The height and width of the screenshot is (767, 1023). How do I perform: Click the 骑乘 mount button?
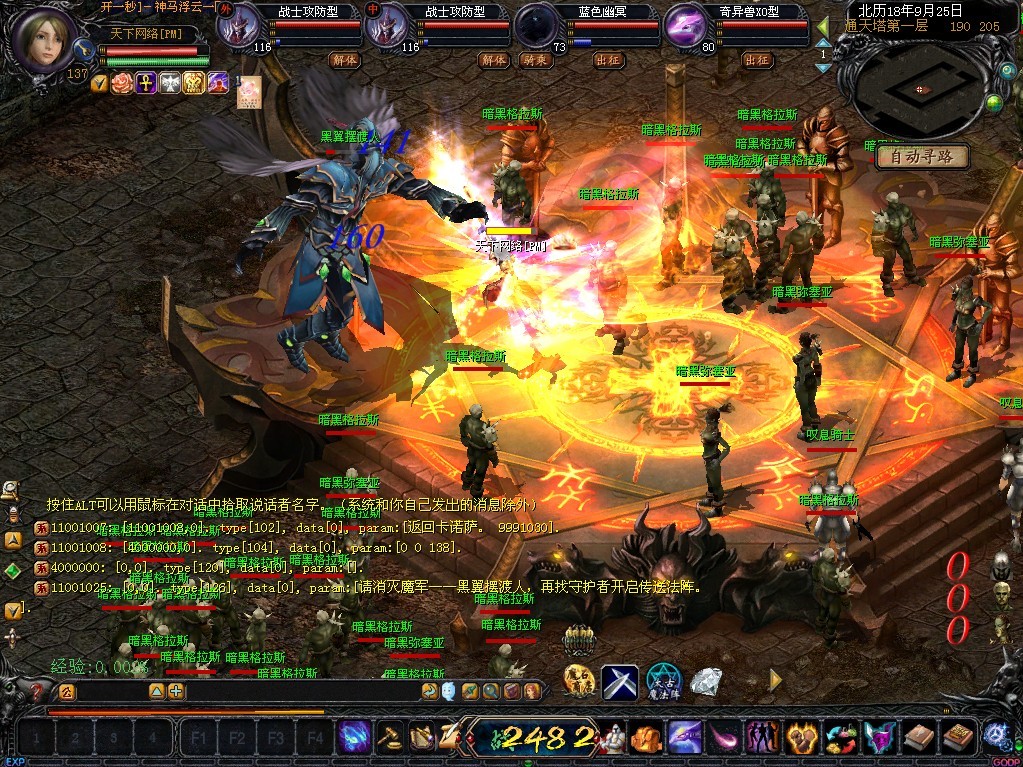tap(537, 60)
